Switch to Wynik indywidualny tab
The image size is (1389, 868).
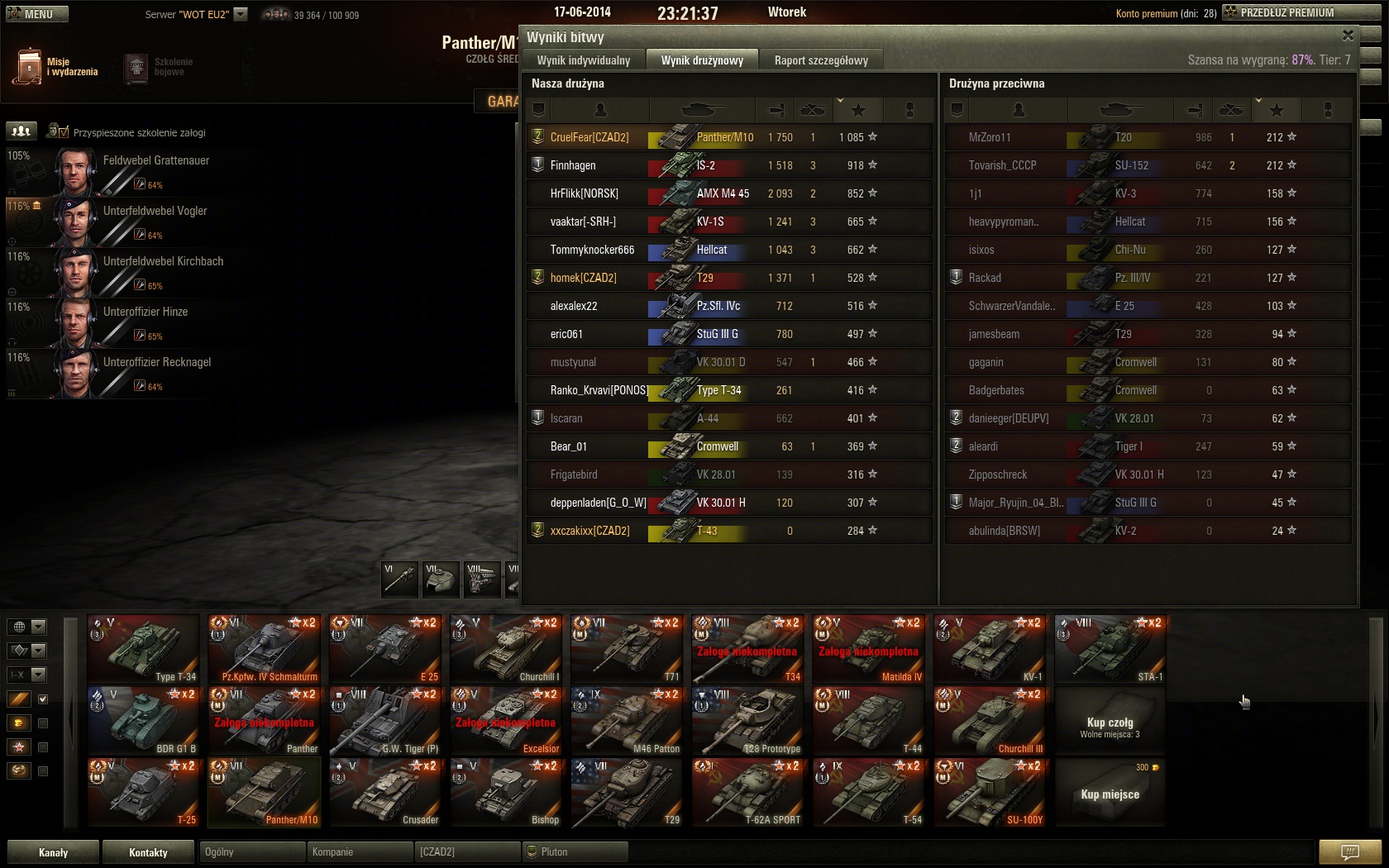point(583,60)
